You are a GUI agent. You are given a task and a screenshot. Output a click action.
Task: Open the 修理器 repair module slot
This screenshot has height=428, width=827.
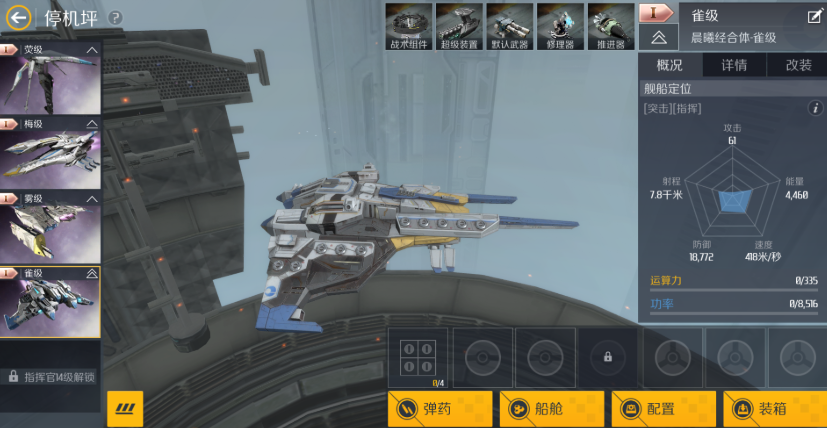click(560, 26)
